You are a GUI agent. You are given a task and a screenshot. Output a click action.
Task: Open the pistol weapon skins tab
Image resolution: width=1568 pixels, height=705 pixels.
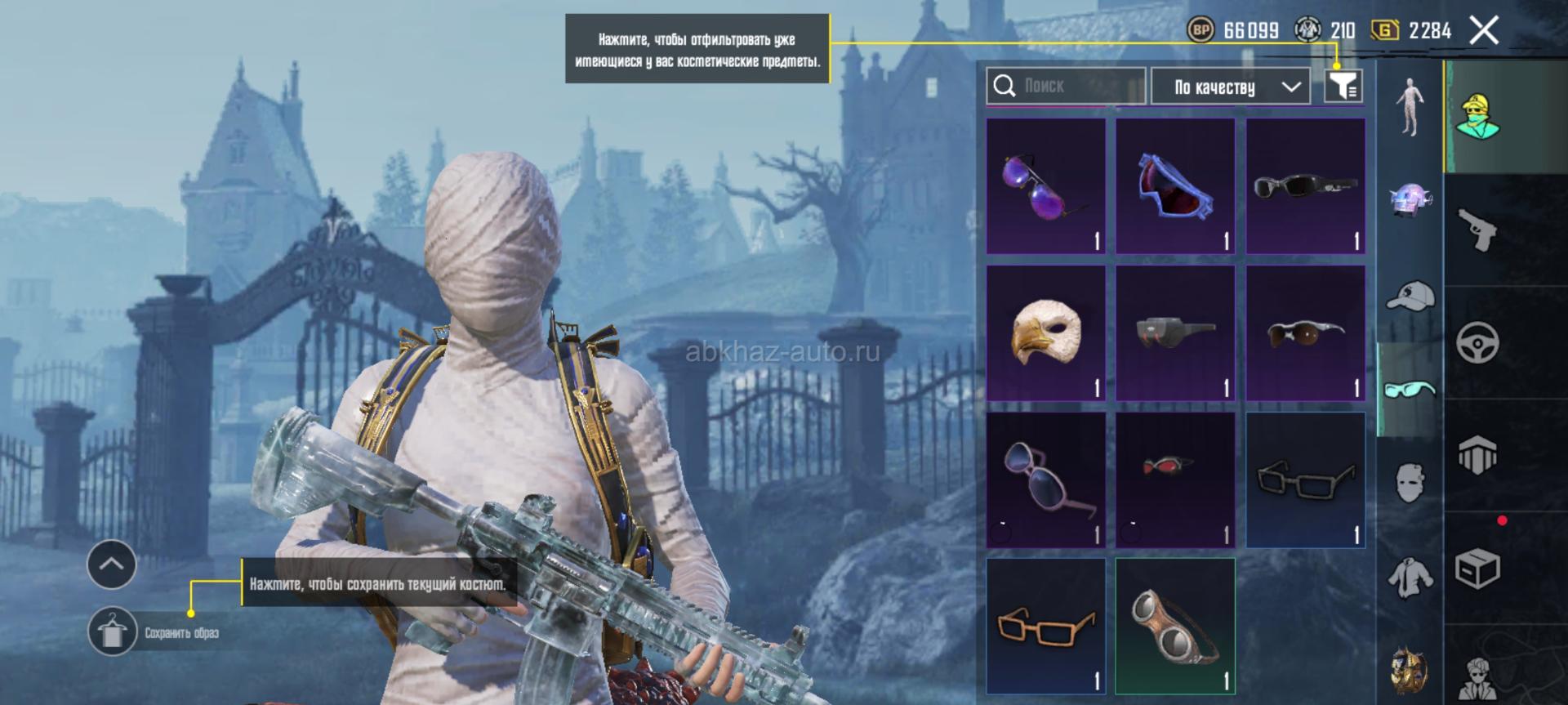(x=1477, y=230)
